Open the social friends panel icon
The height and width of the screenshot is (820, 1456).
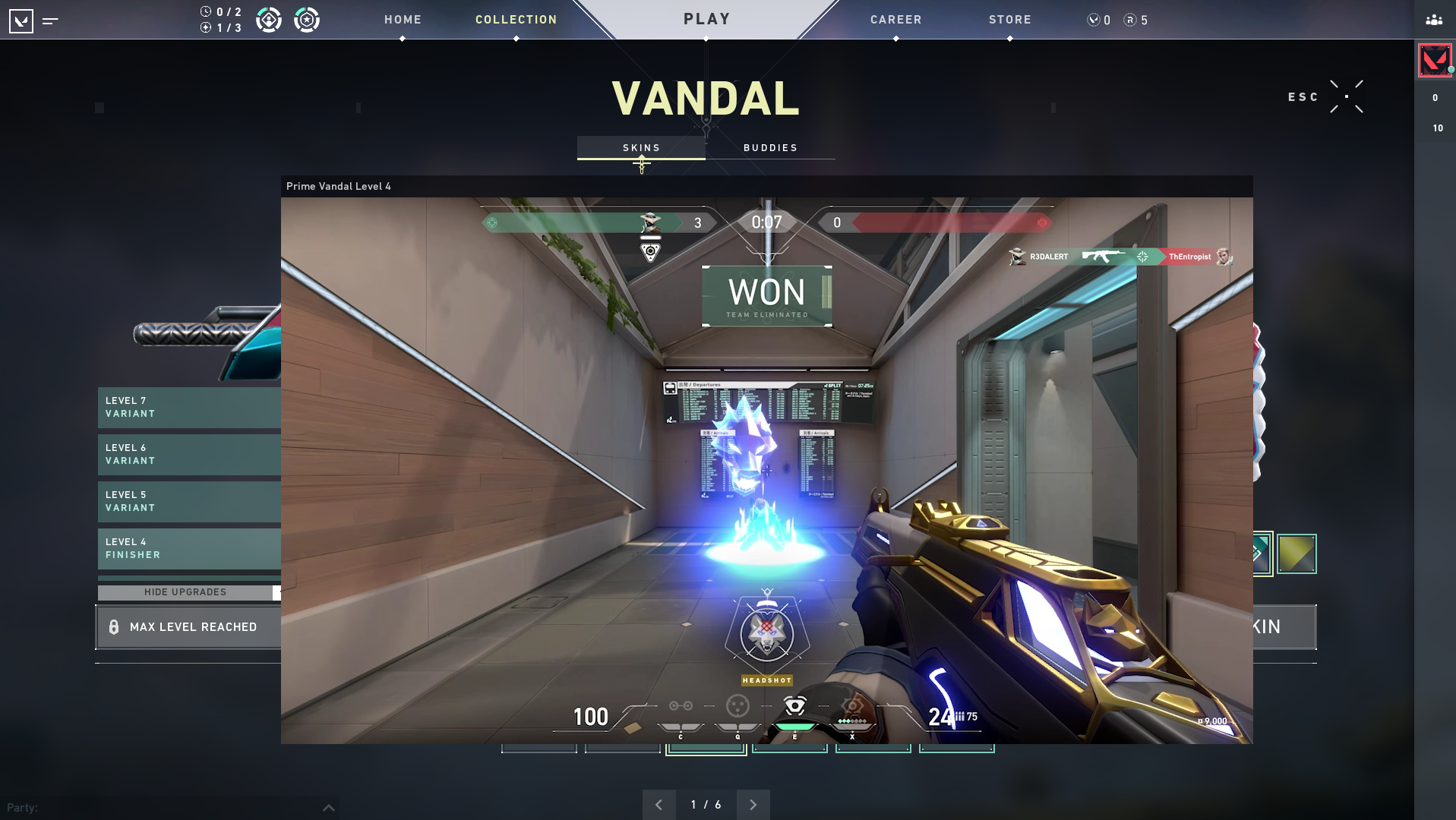click(x=1434, y=20)
